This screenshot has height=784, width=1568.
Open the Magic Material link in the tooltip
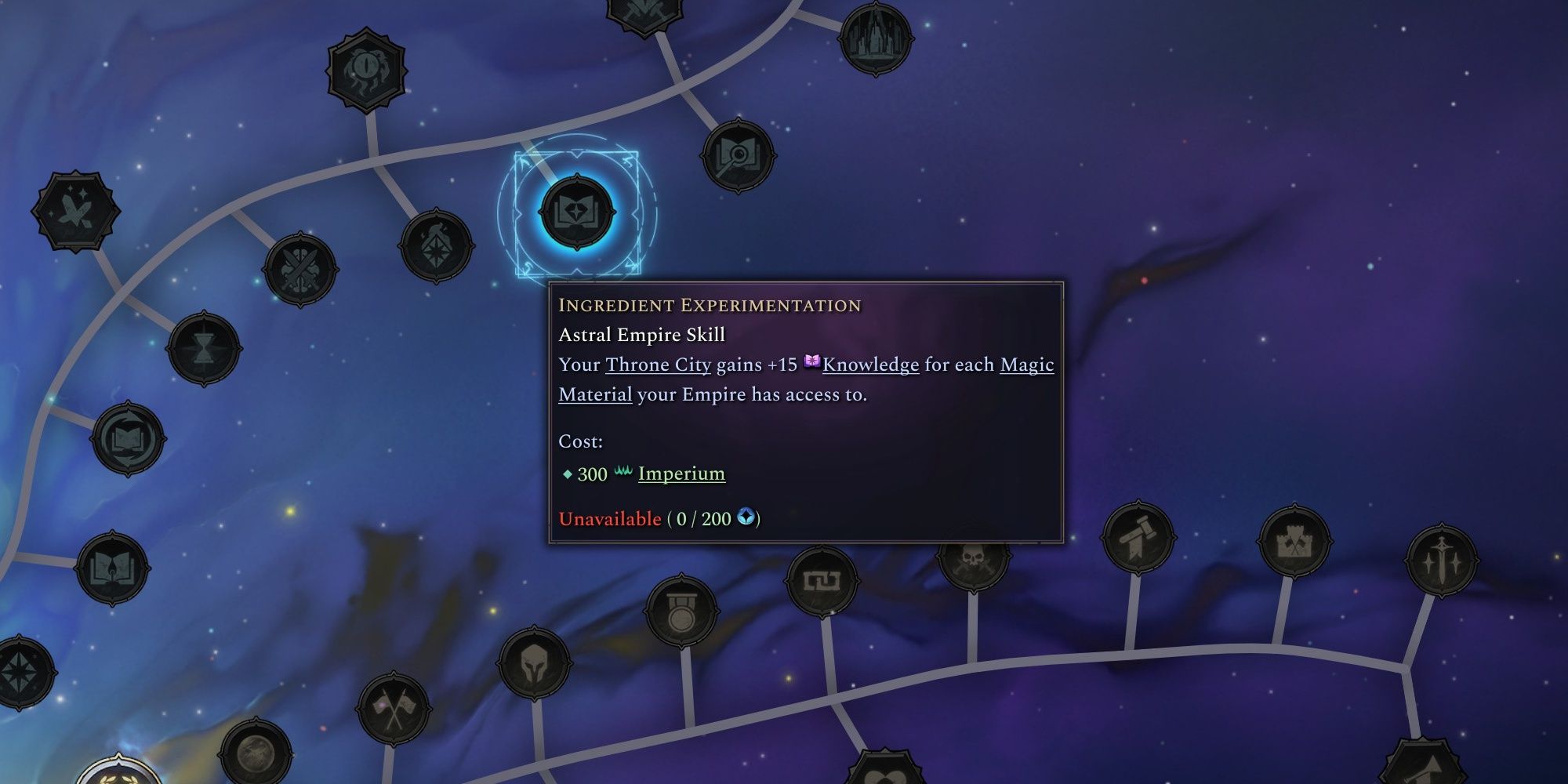click(1026, 365)
